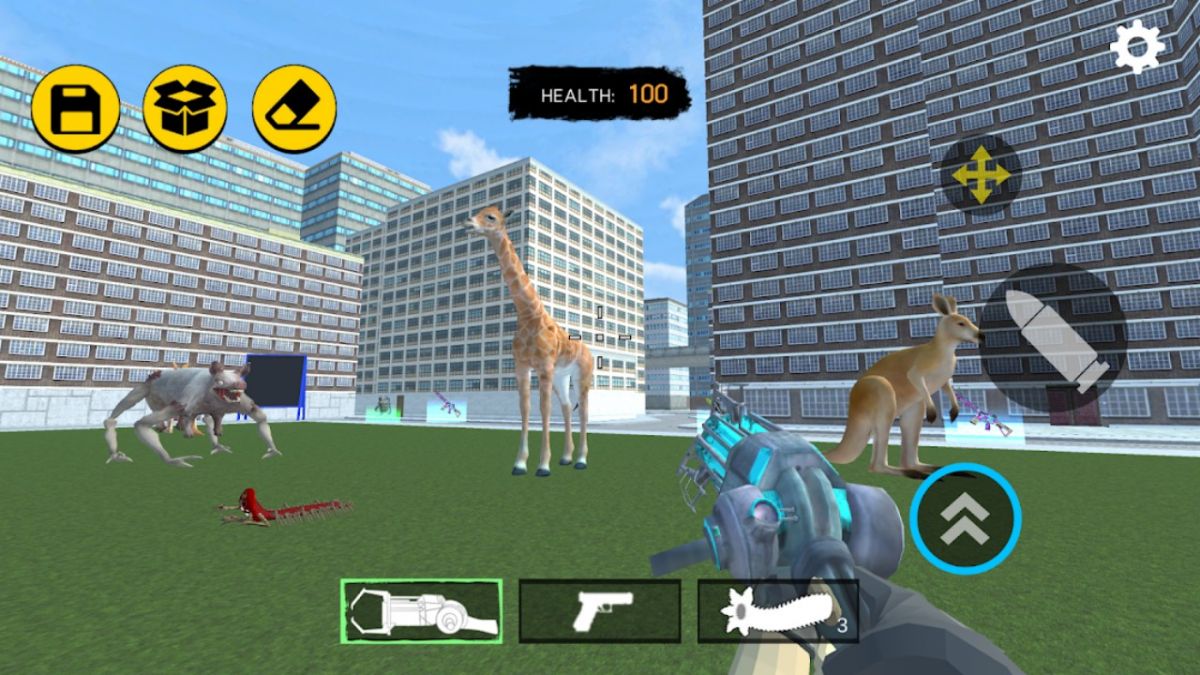Activate the eraser tool button
The height and width of the screenshot is (675, 1200).
click(x=294, y=109)
